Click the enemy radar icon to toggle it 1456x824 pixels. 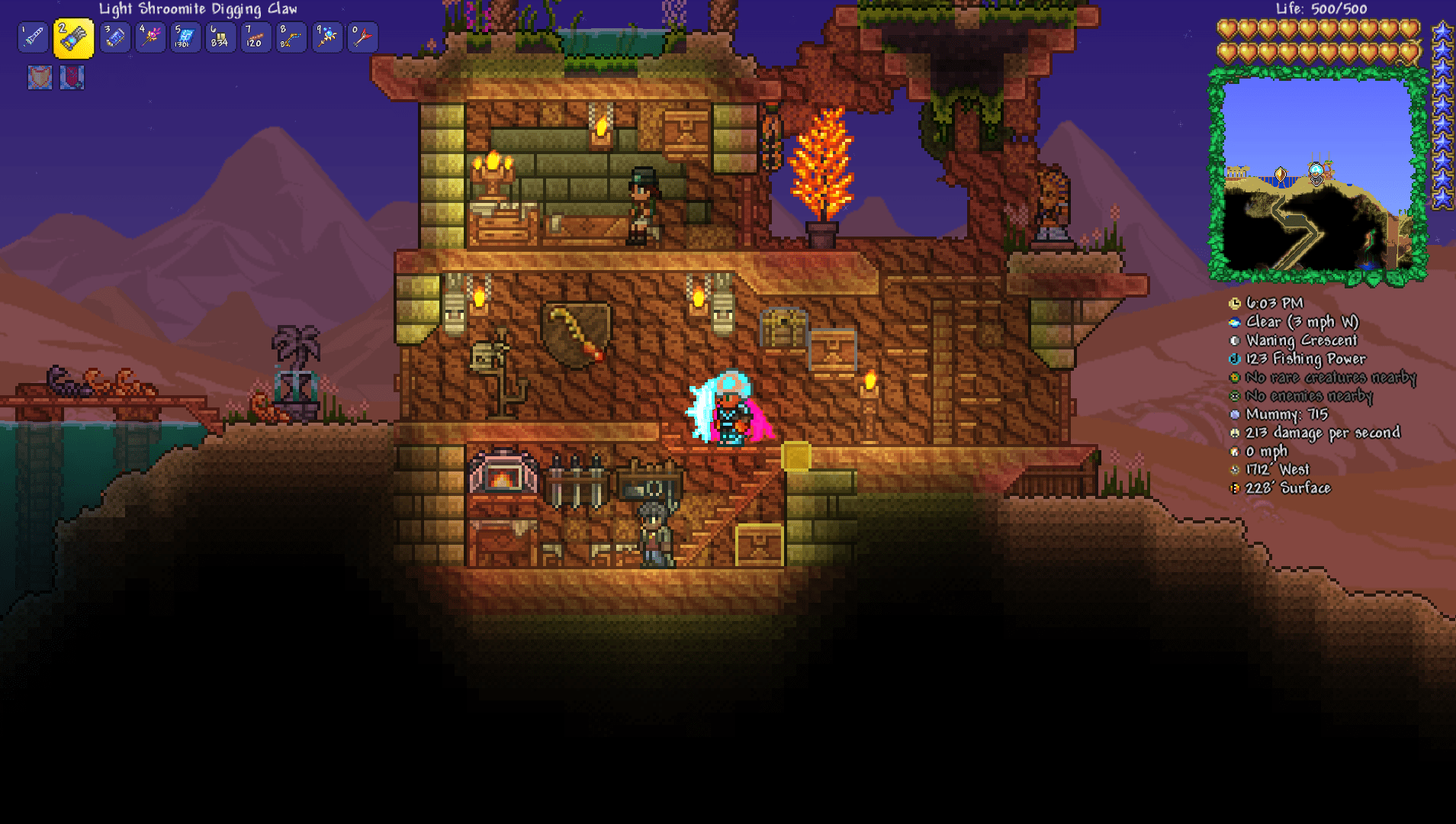(x=1236, y=396)
